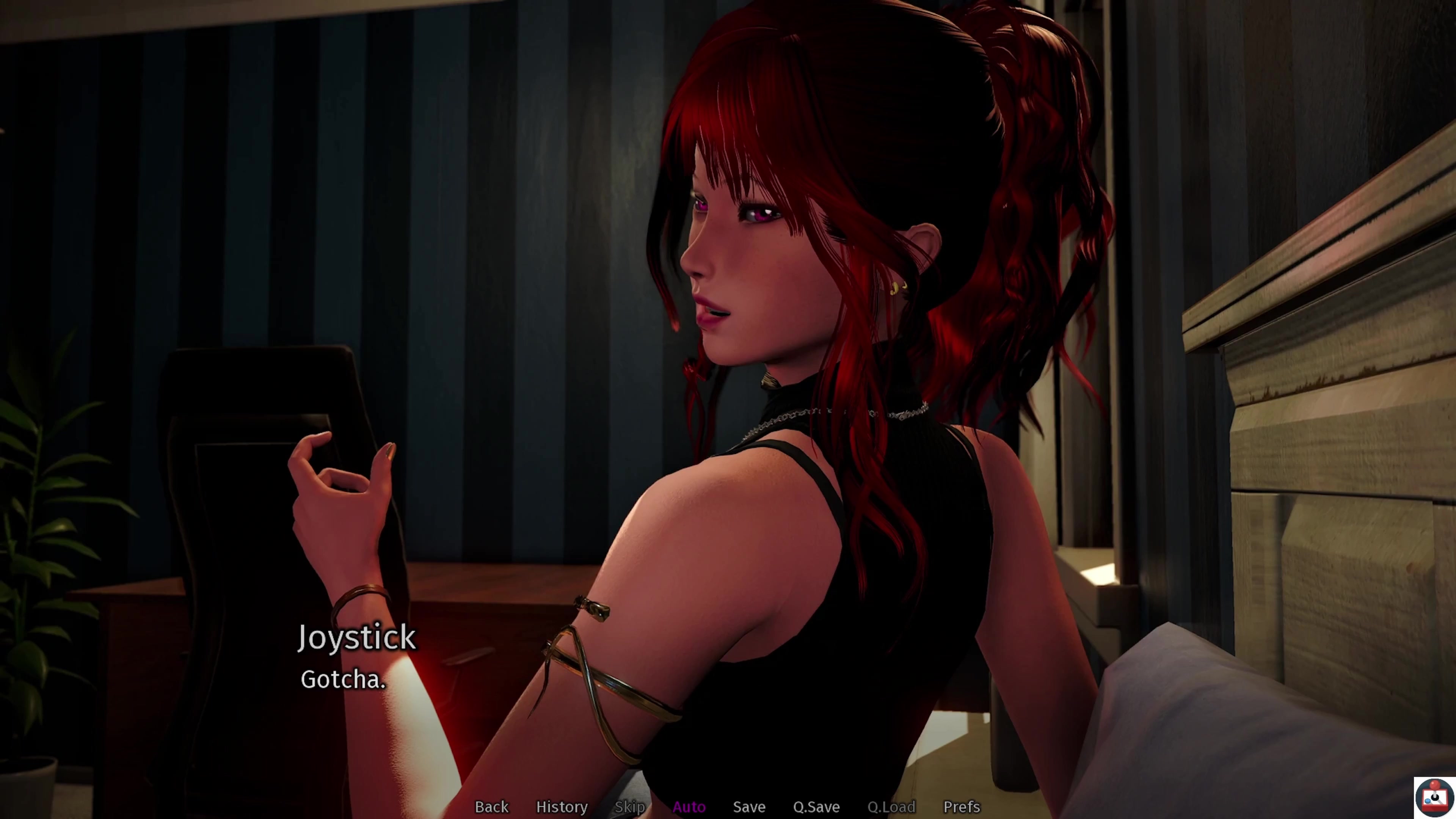Click the red arcade-style corner icon

(x=1434, y=797)
